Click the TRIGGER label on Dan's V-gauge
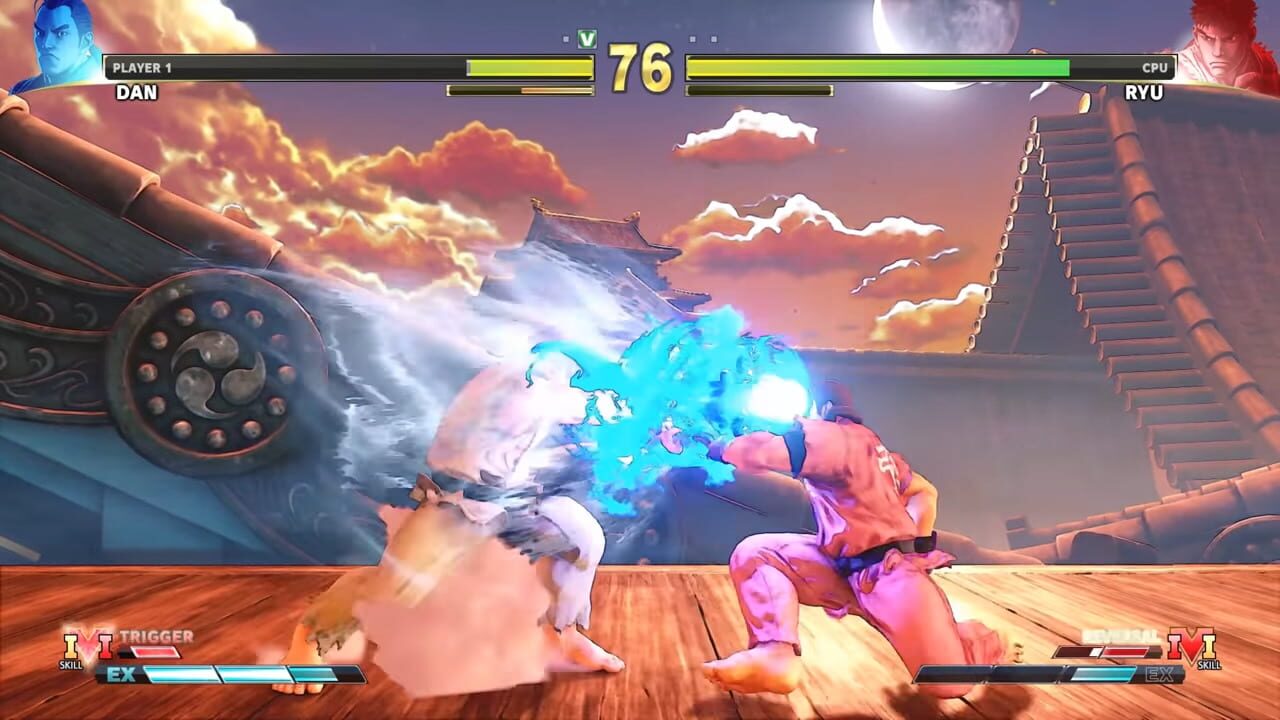This screenshot has height=720, width=1280. point(157,634)
